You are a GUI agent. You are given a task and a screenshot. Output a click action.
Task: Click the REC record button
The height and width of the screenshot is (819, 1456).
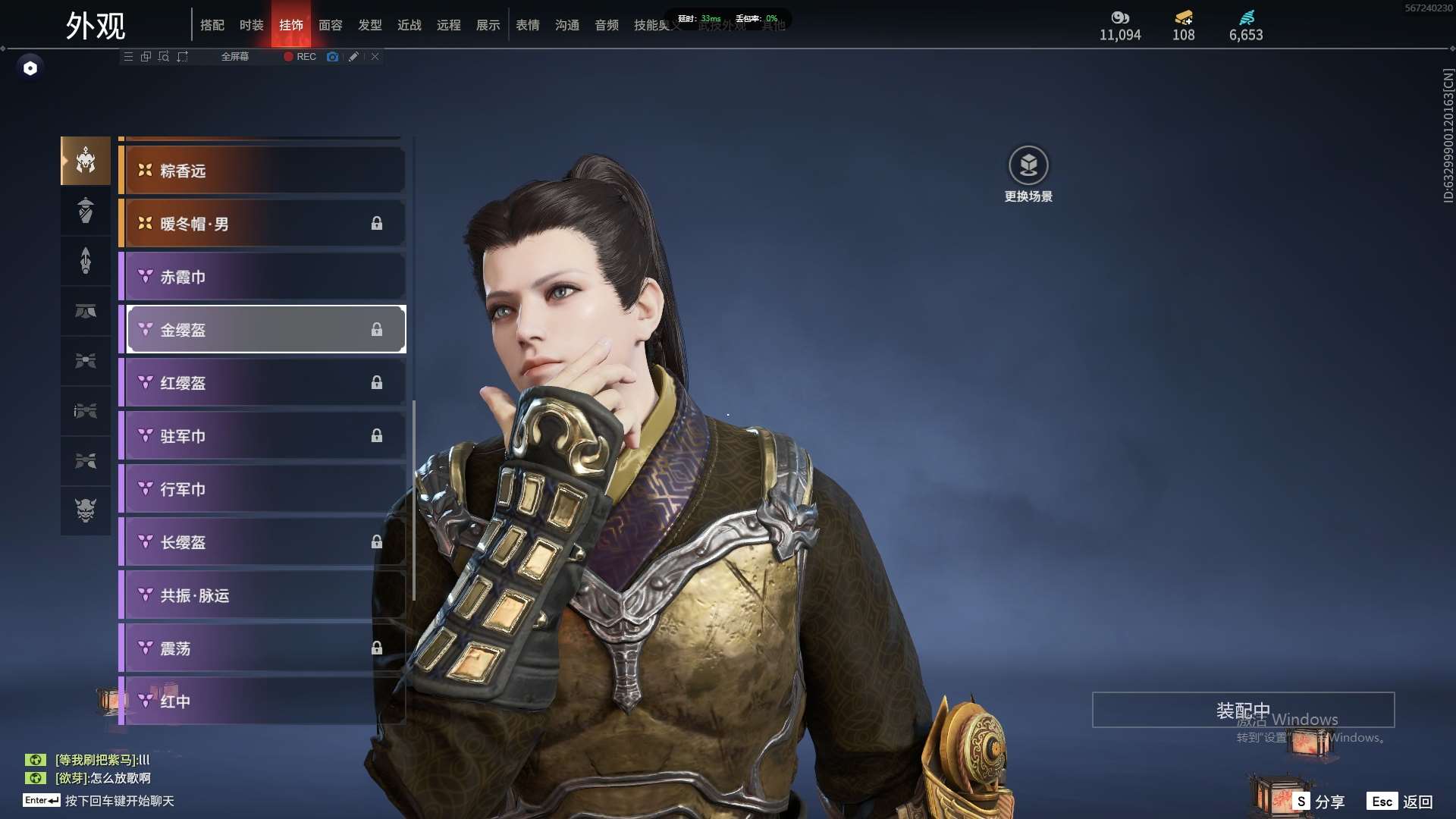pyautogui.click(x=300, y=57)
